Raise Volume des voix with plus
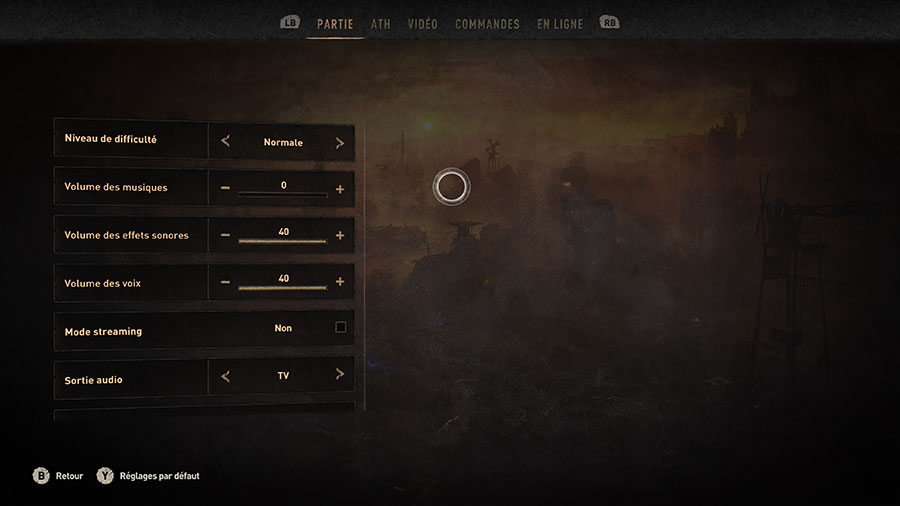900x506 pixels. (x=340, y=282)
